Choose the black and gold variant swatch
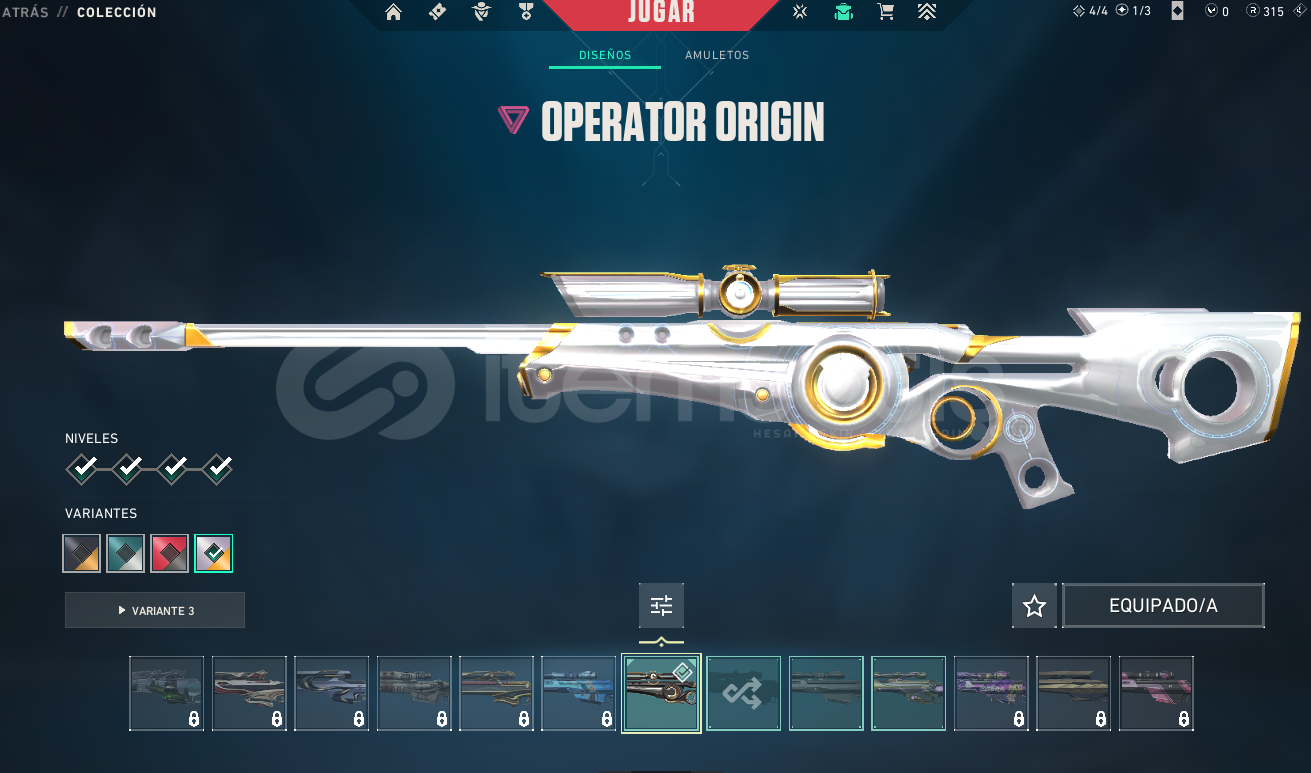This screenshot has height=773, width=1311. pyautogui.click(x=82, y=553)
